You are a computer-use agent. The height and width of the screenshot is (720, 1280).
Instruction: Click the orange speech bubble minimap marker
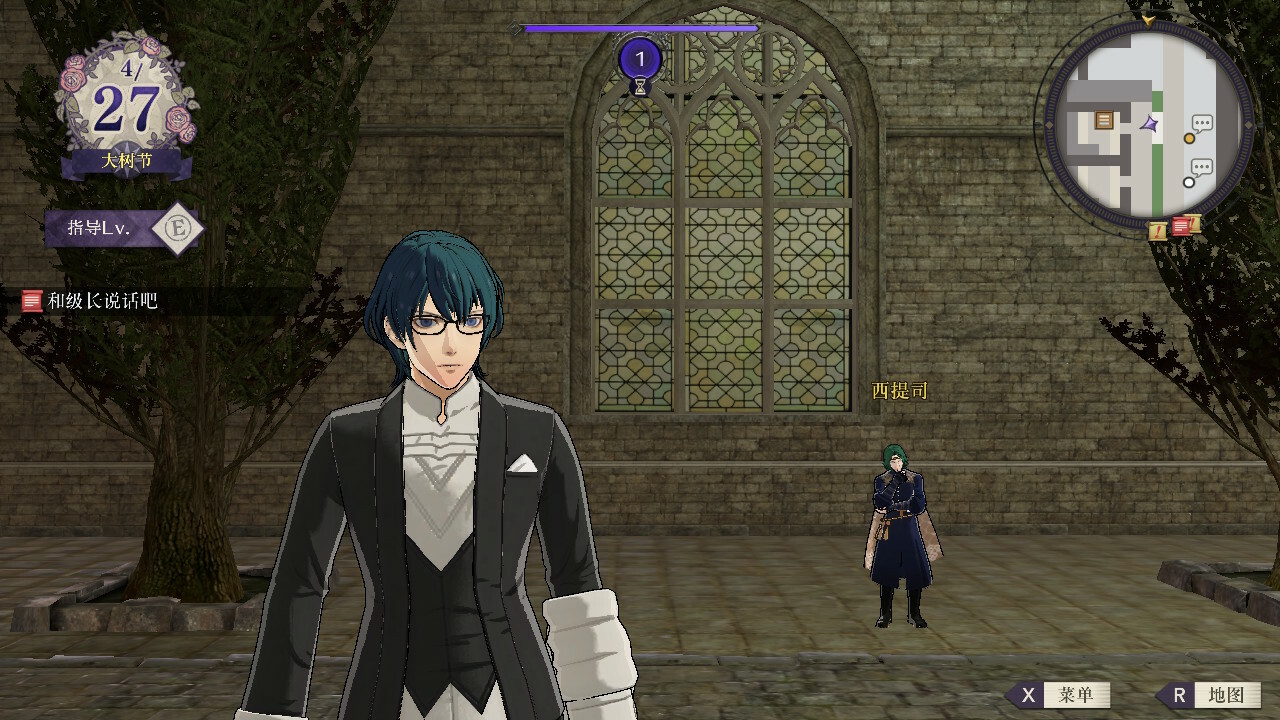point(1197,130)
